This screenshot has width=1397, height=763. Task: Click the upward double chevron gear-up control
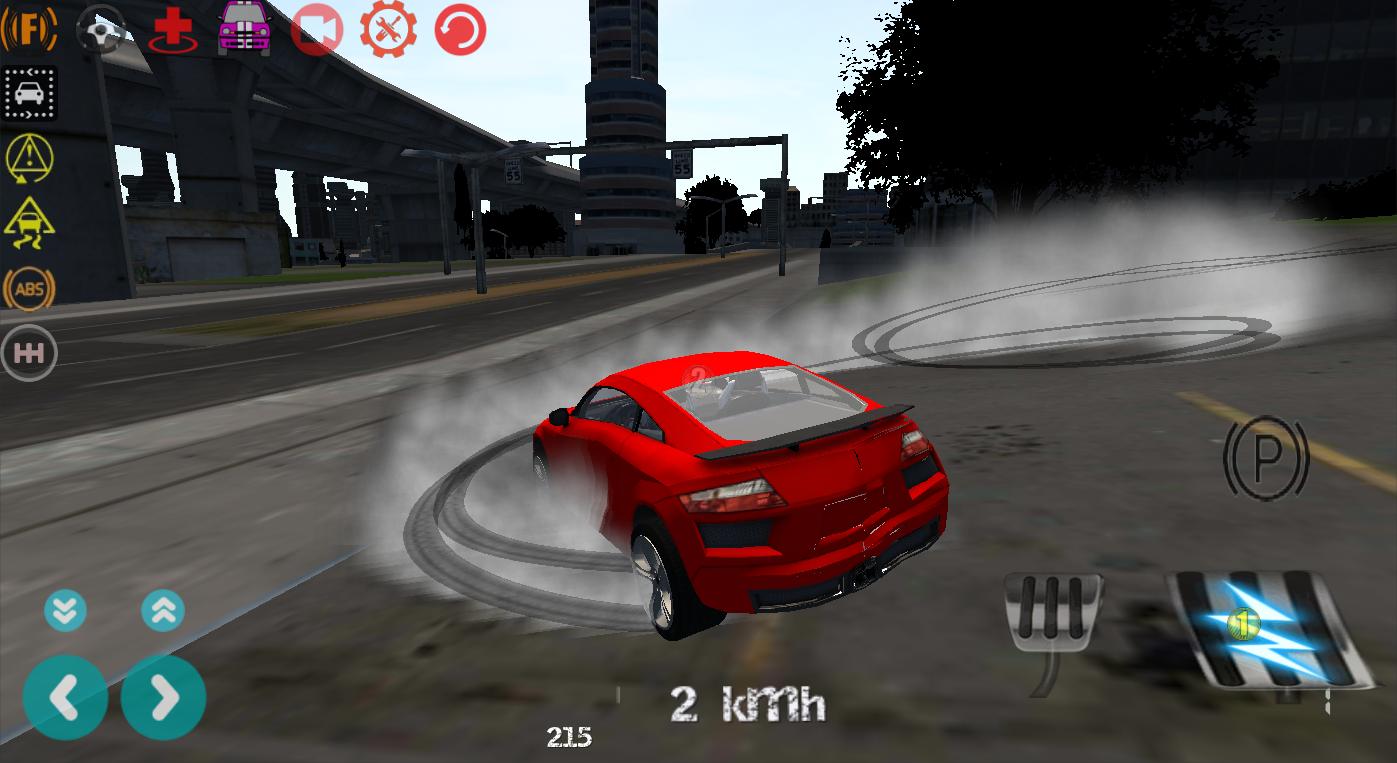pos(162,609)
